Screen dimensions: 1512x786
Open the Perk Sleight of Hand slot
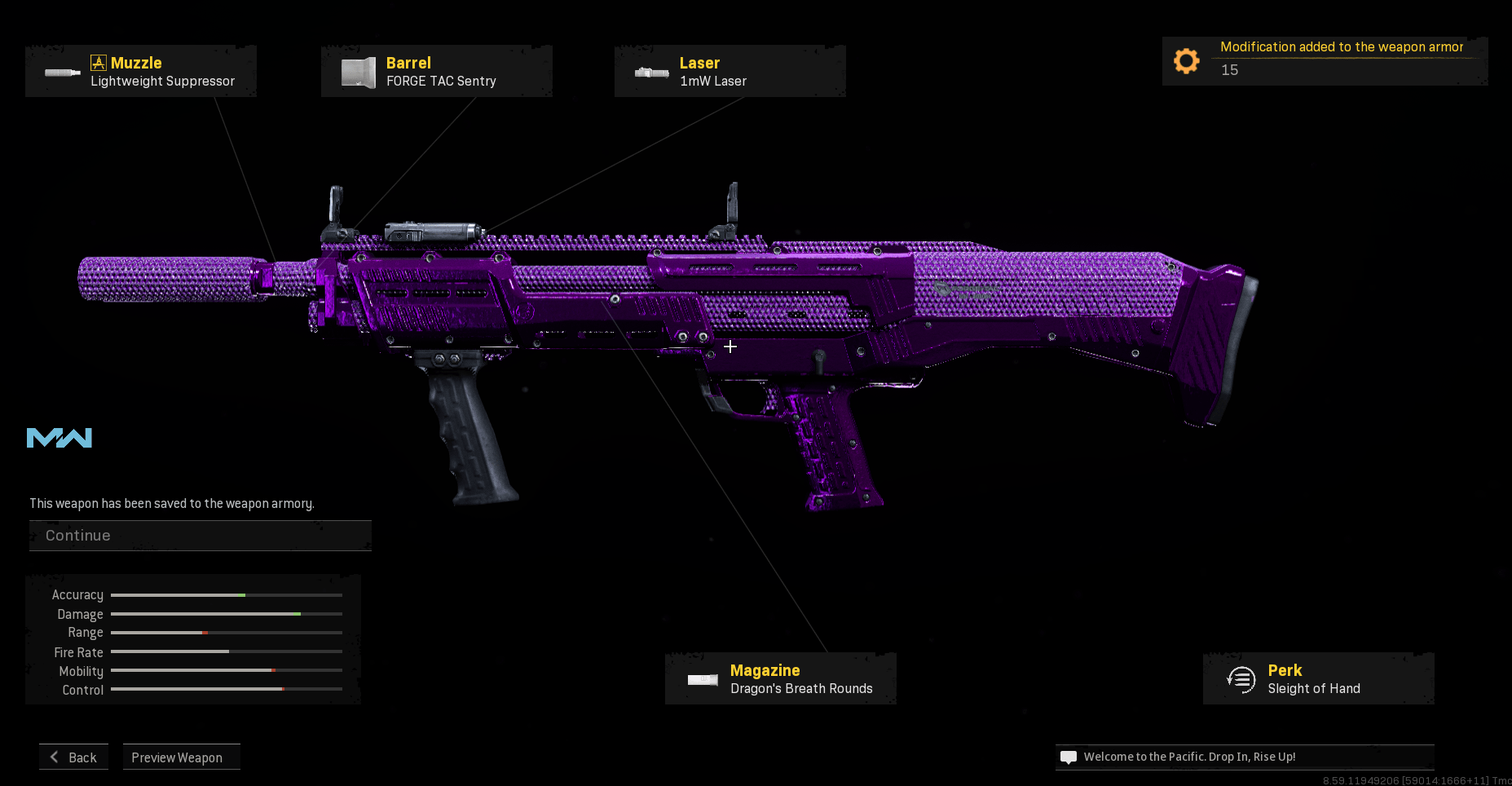(1318, 678)
